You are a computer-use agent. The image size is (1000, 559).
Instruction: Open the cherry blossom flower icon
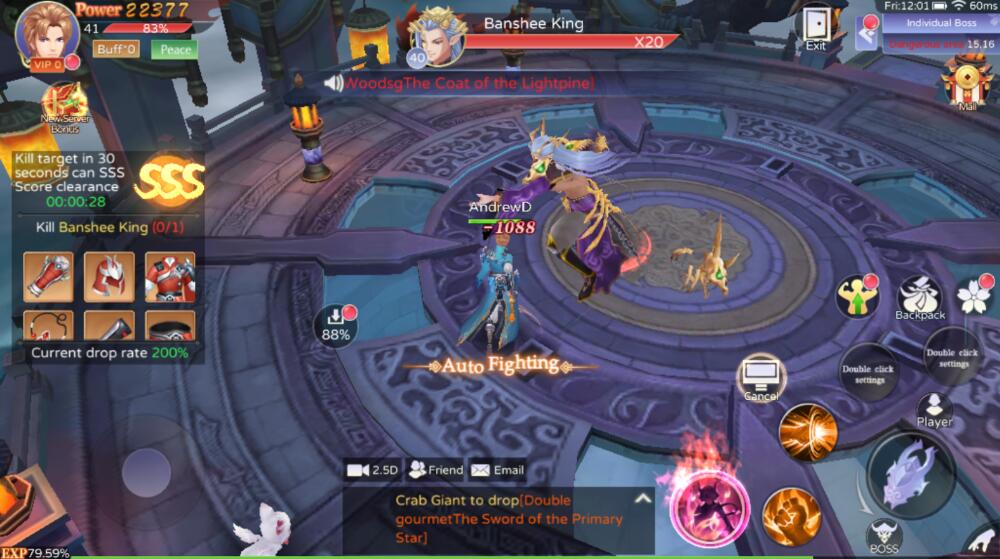pyautogui.click(x=973, y=294)
